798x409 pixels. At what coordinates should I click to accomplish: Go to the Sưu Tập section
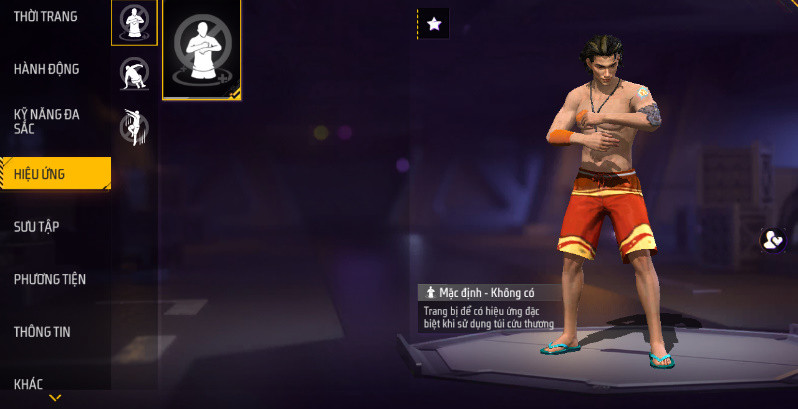[37, 226]
